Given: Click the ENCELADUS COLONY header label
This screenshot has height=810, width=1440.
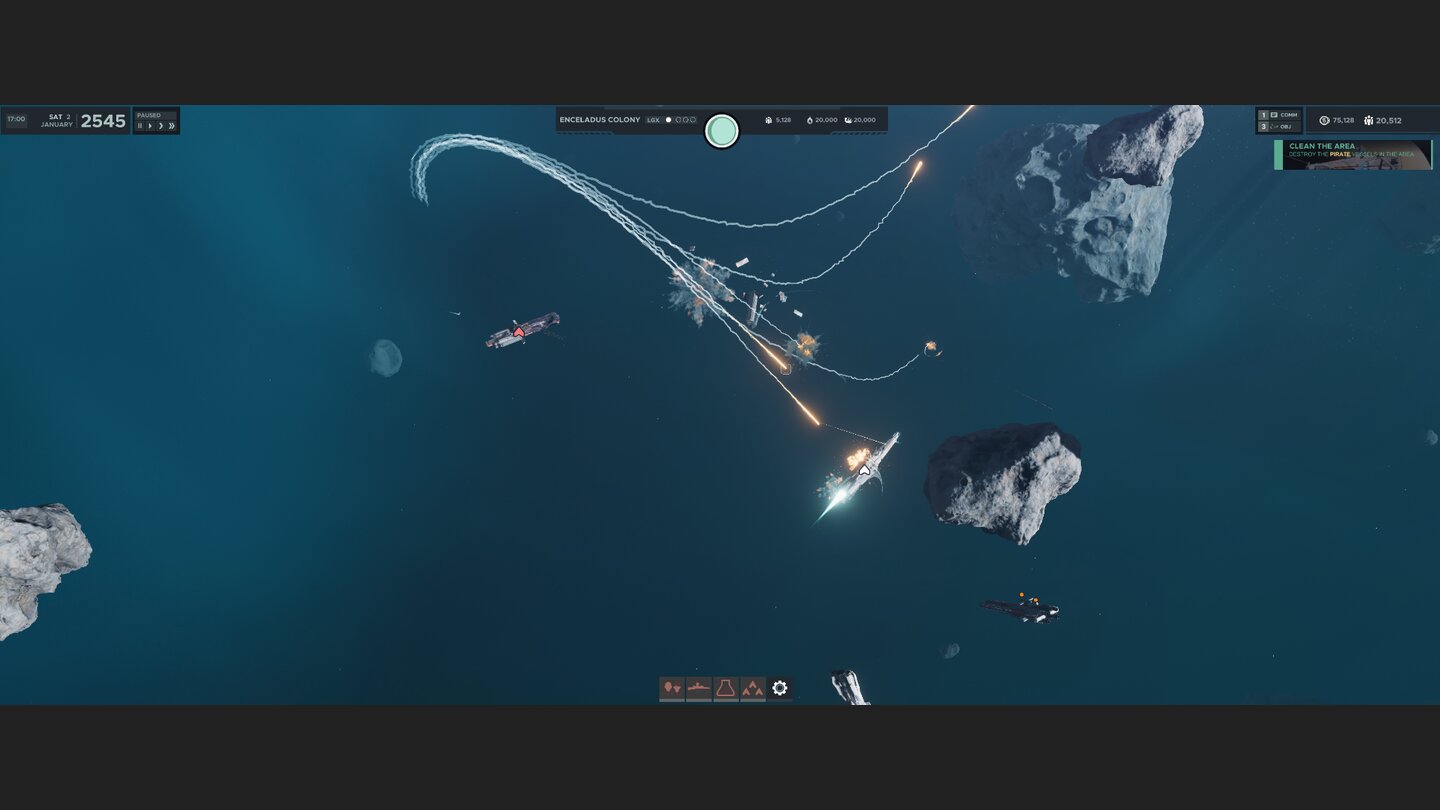Looking at the screenshot, I should (x=600, y=119).
